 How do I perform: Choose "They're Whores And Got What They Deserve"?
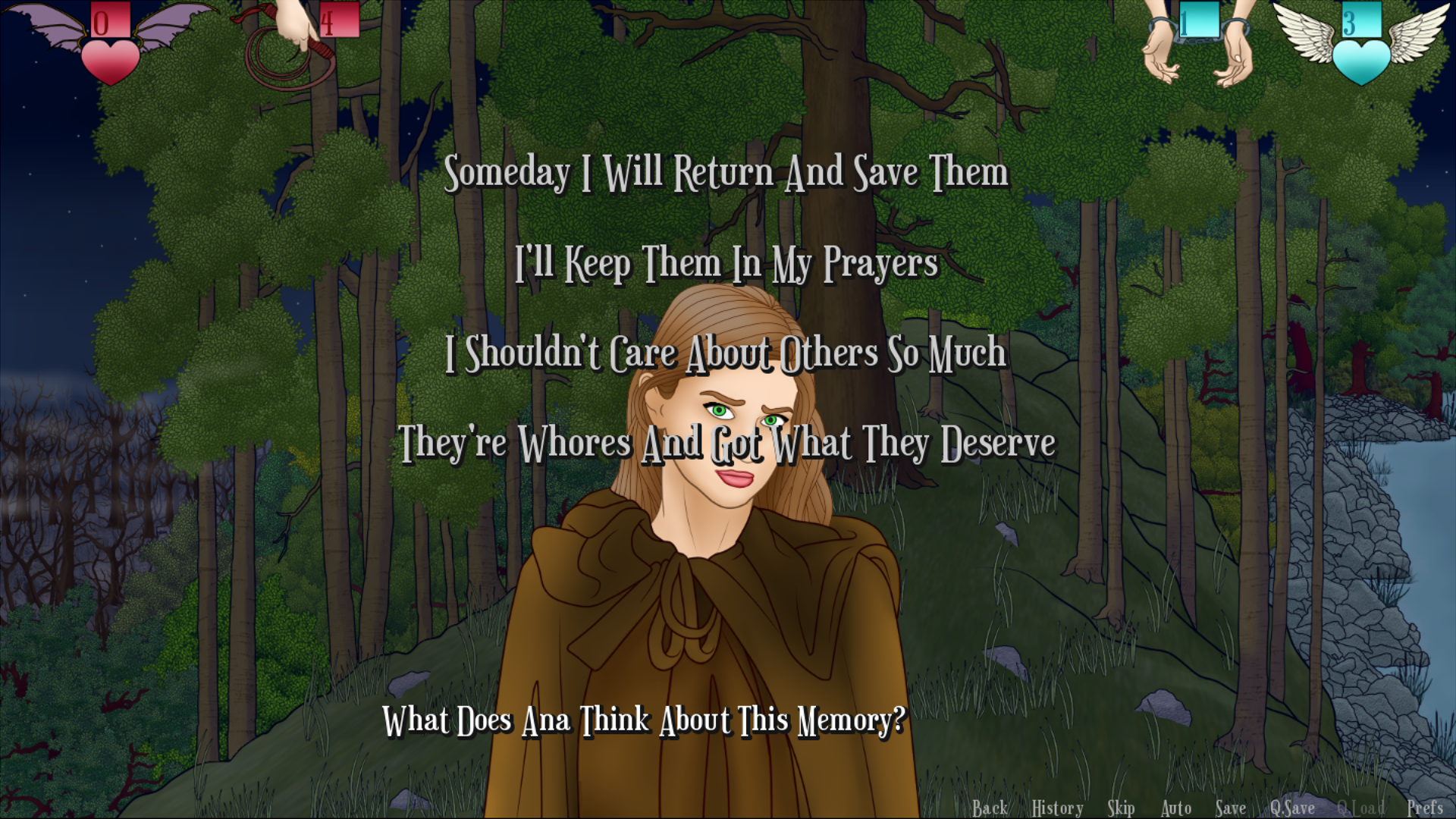click(x=726, y=443)
